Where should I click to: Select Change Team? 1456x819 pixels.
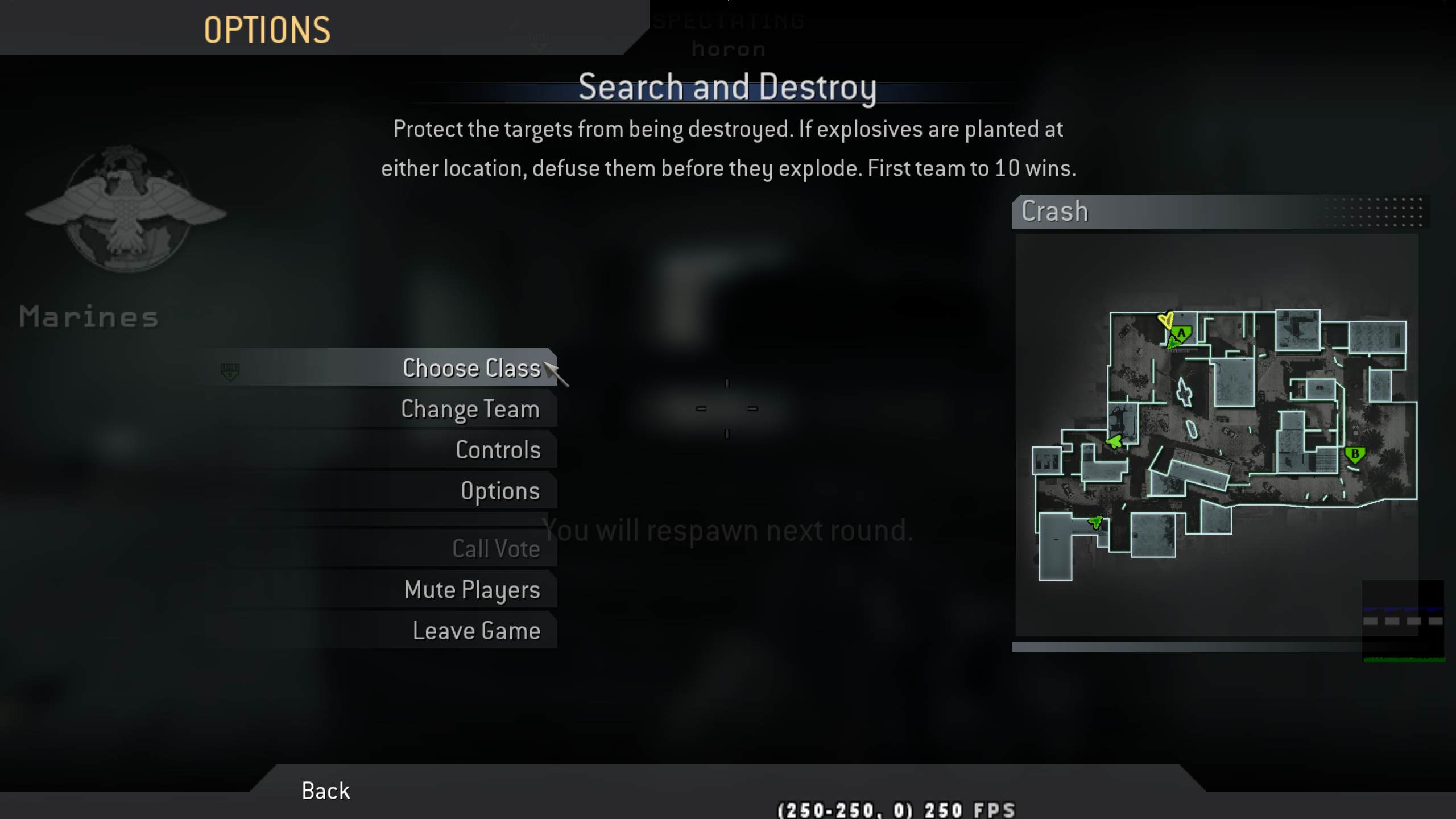click(x=471, y=408)
